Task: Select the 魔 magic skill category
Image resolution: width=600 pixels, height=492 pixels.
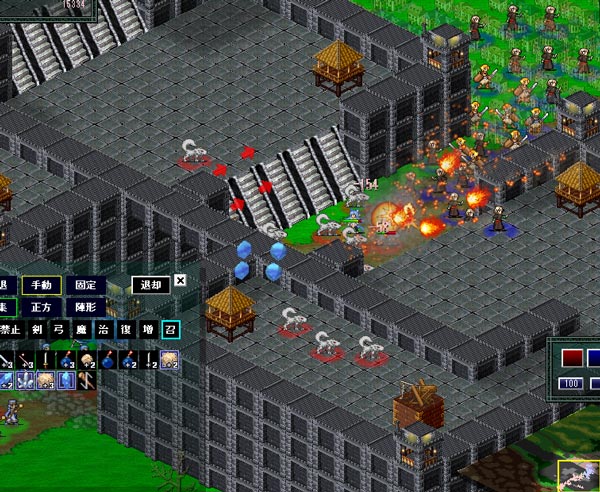Action: click(81, 331)
